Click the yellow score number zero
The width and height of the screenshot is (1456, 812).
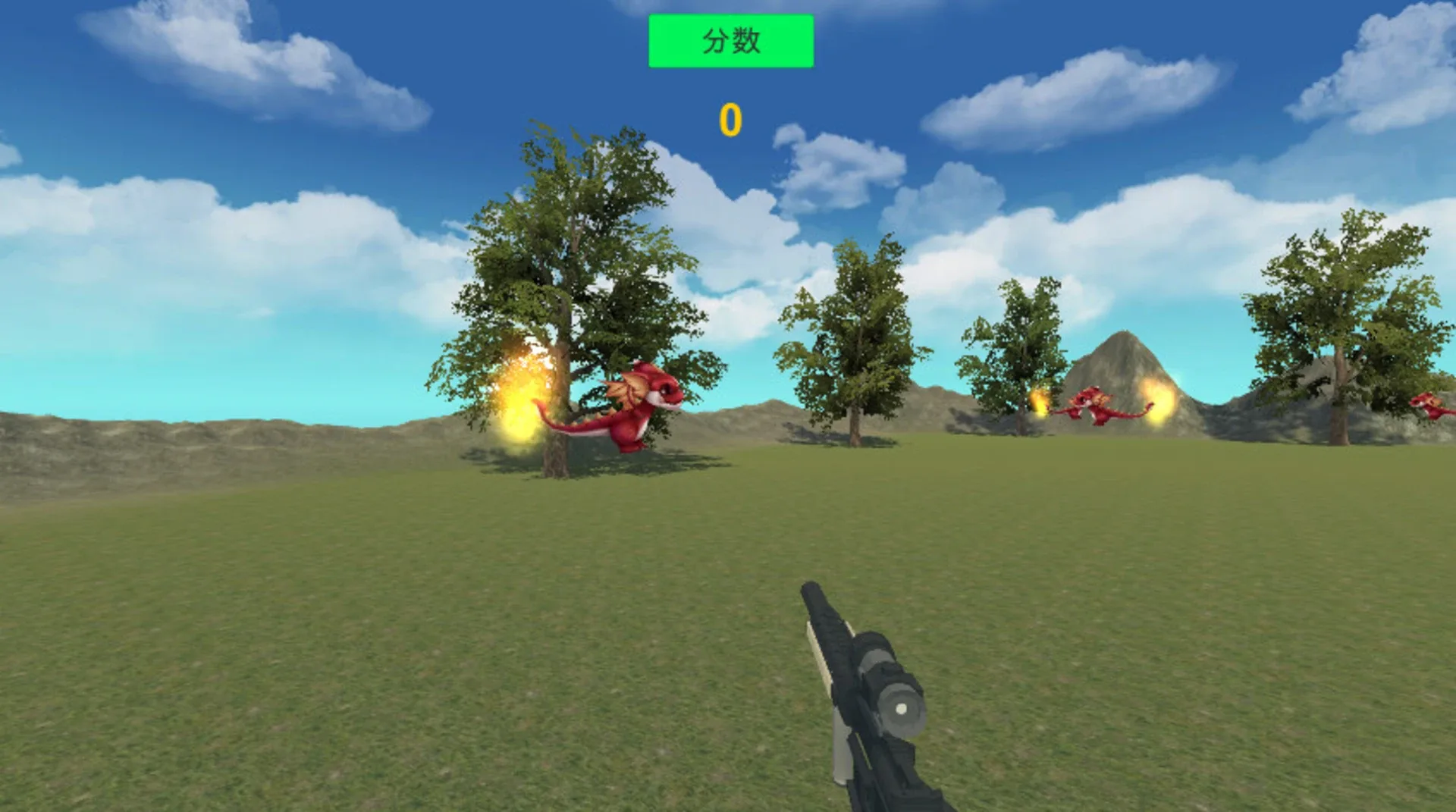click(x=730, y=120)
